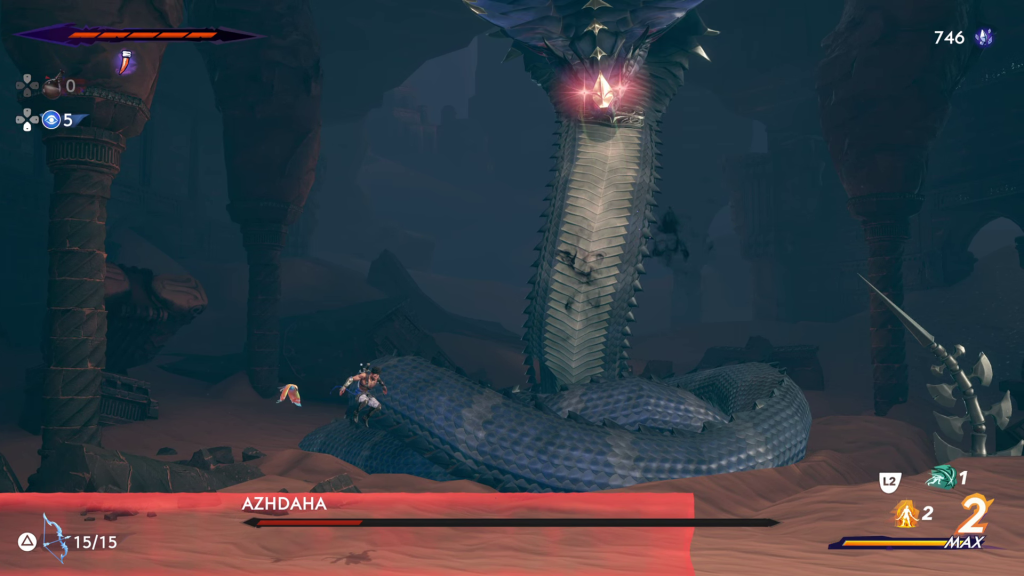Click the purple time crystal currency icon

pos(985,38)
